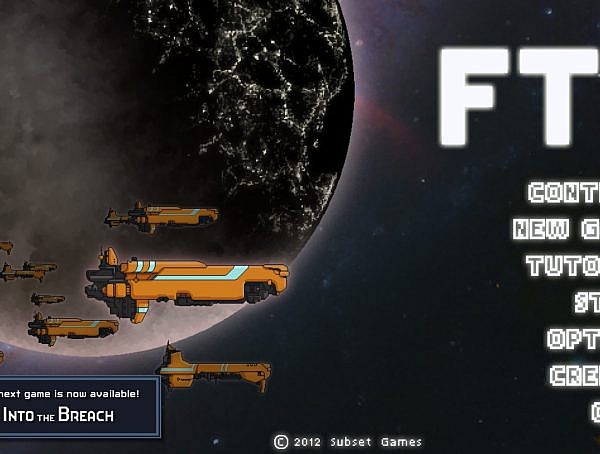600x454 pixels.
Task: Choose Continue from the main menu
Action: pyautogui.click(x=565, y=193)
